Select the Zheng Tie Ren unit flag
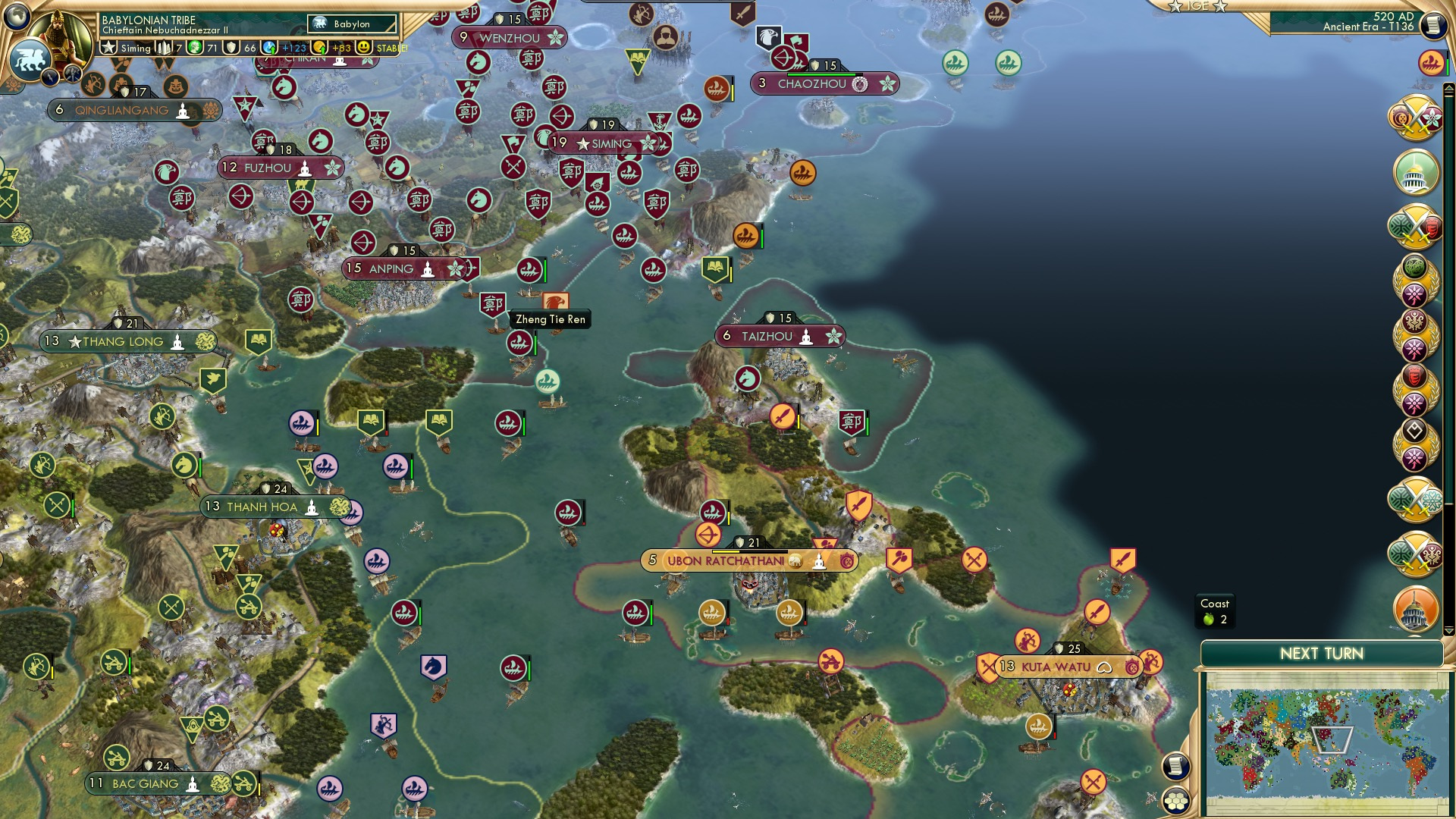The image size is (1456, 819). [491, 302]
